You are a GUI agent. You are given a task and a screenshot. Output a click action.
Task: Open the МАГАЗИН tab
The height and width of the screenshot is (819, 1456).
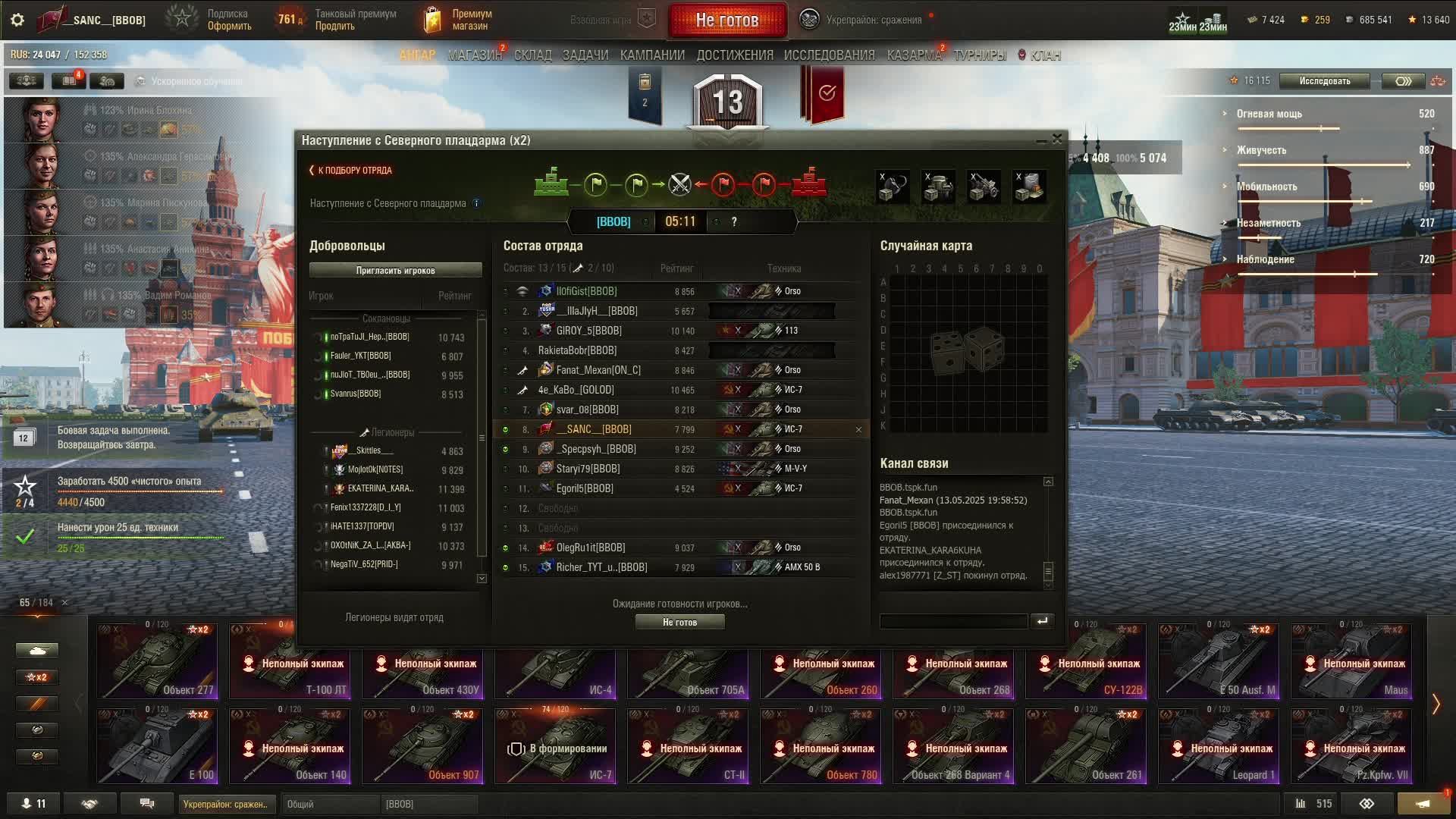coord(475,55)
